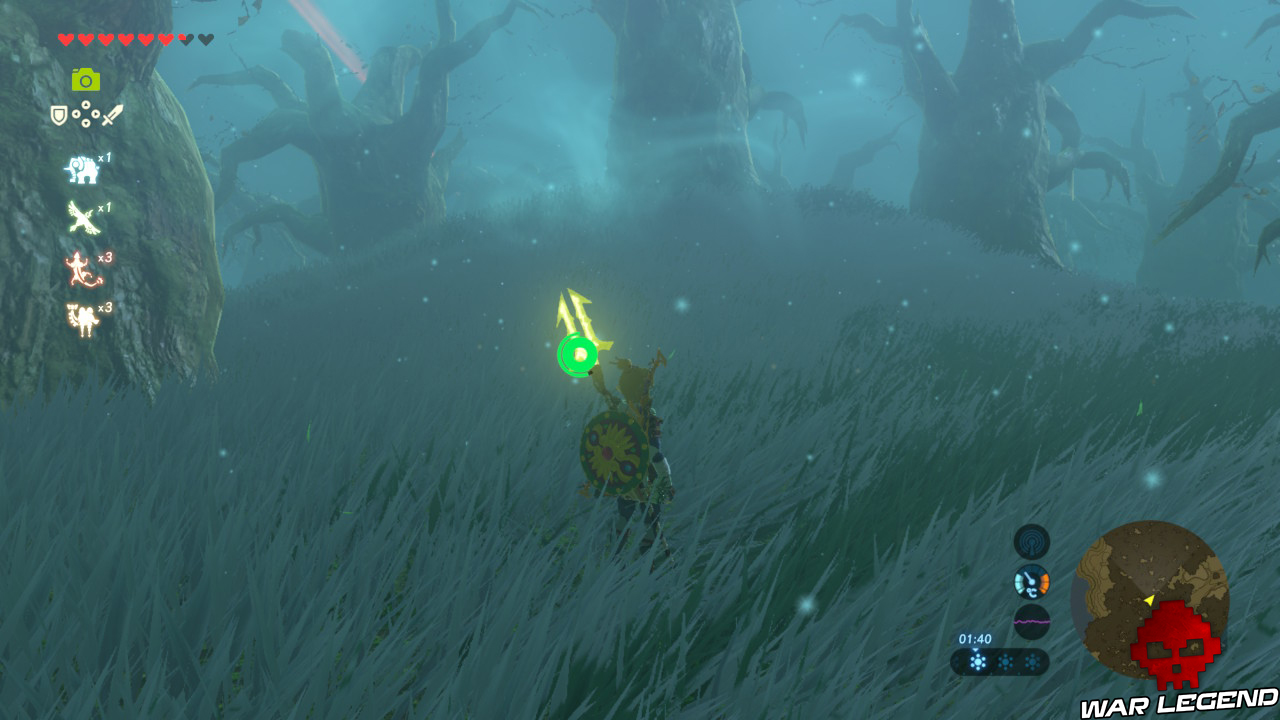The width and height of the screenshot is (1280, 720).
Task: Select the Camera rune icon
Action: (85, 77)
